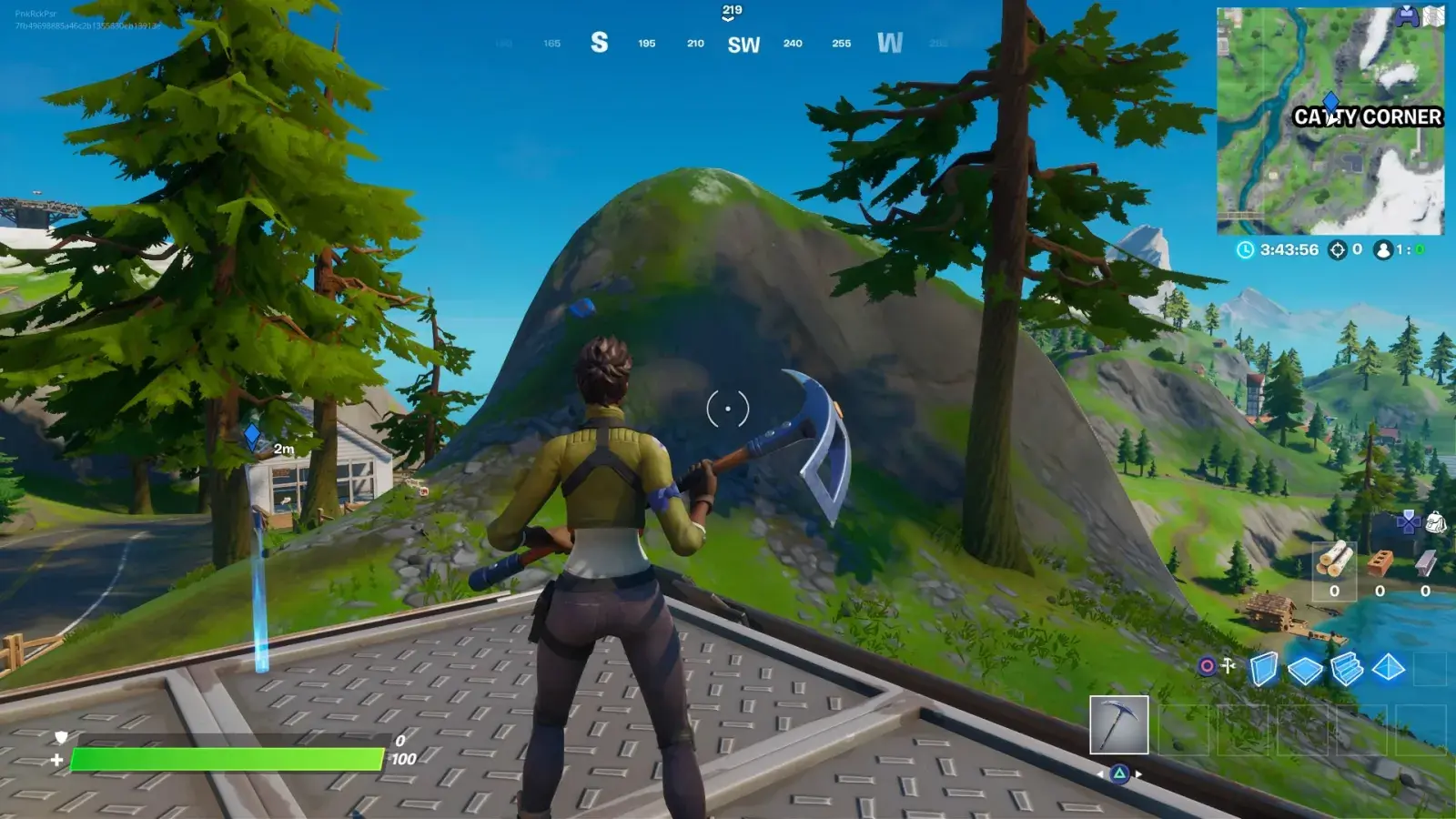1456x819 pixels.
Task: Choose the pyramid roof building piece
Action: (1388, 669)
